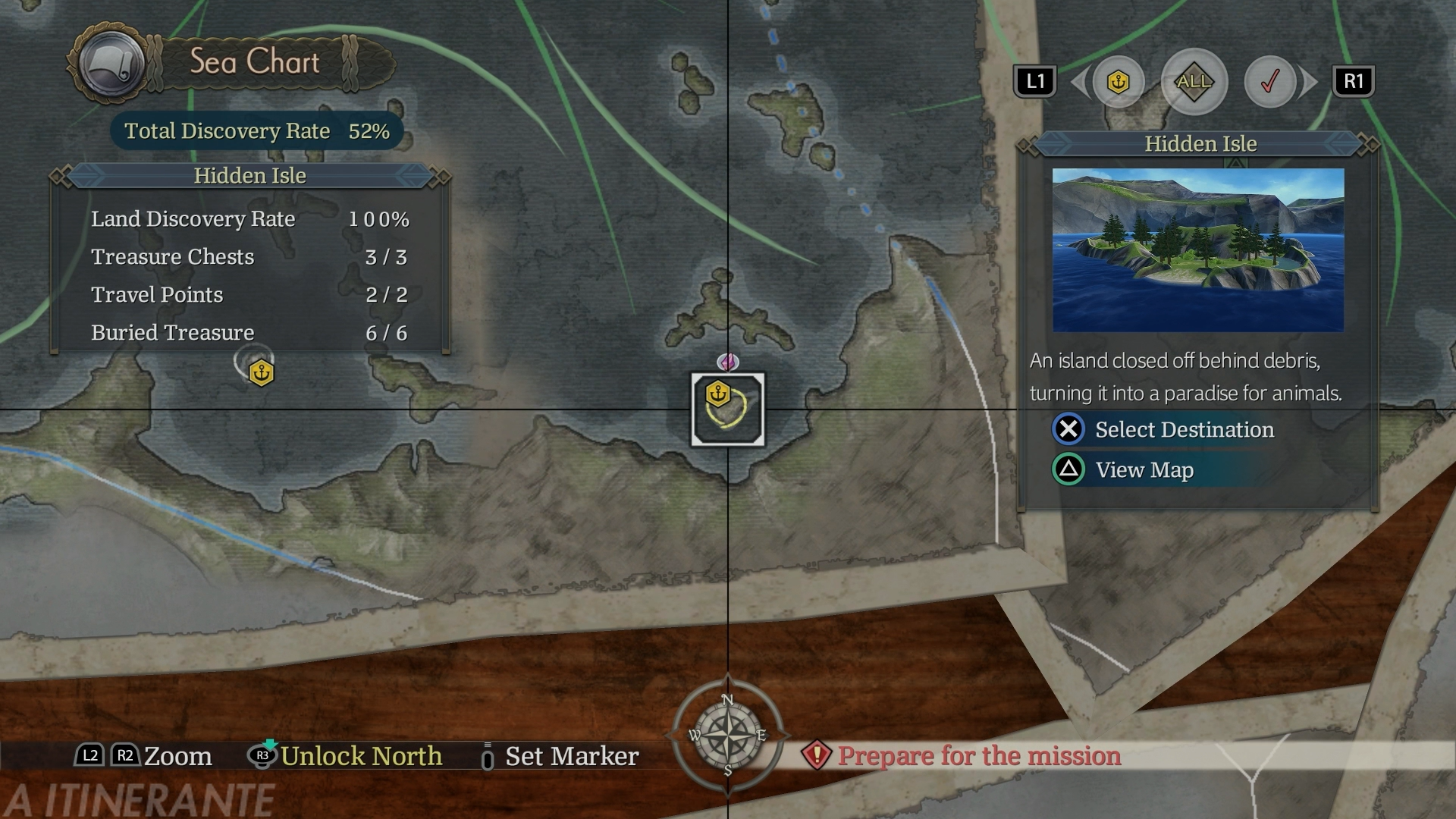Choose Select Destination for Hidden Isle

pos(1184,430)
